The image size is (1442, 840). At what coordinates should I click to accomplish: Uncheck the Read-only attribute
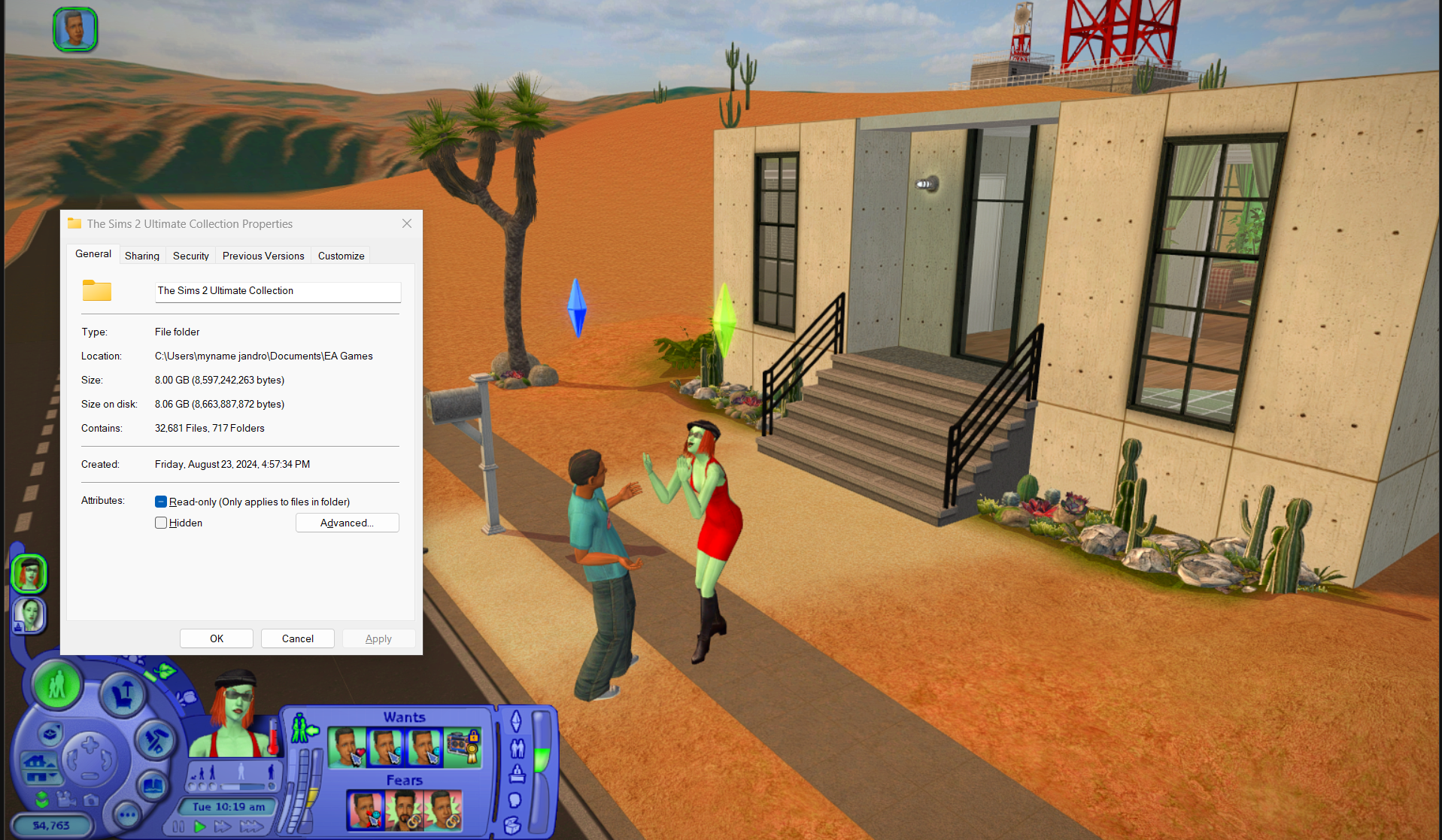161,502
